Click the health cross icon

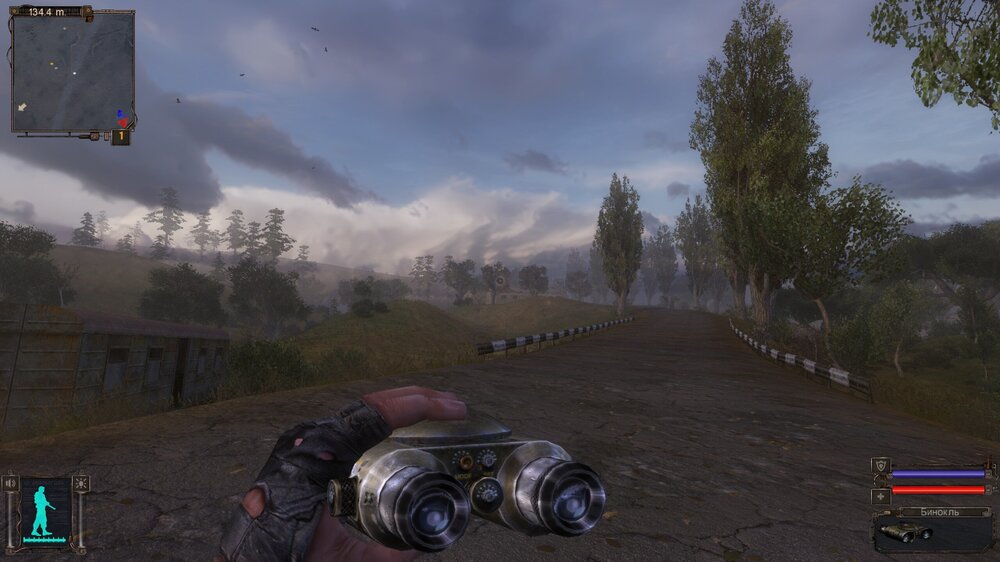point(880,495)
